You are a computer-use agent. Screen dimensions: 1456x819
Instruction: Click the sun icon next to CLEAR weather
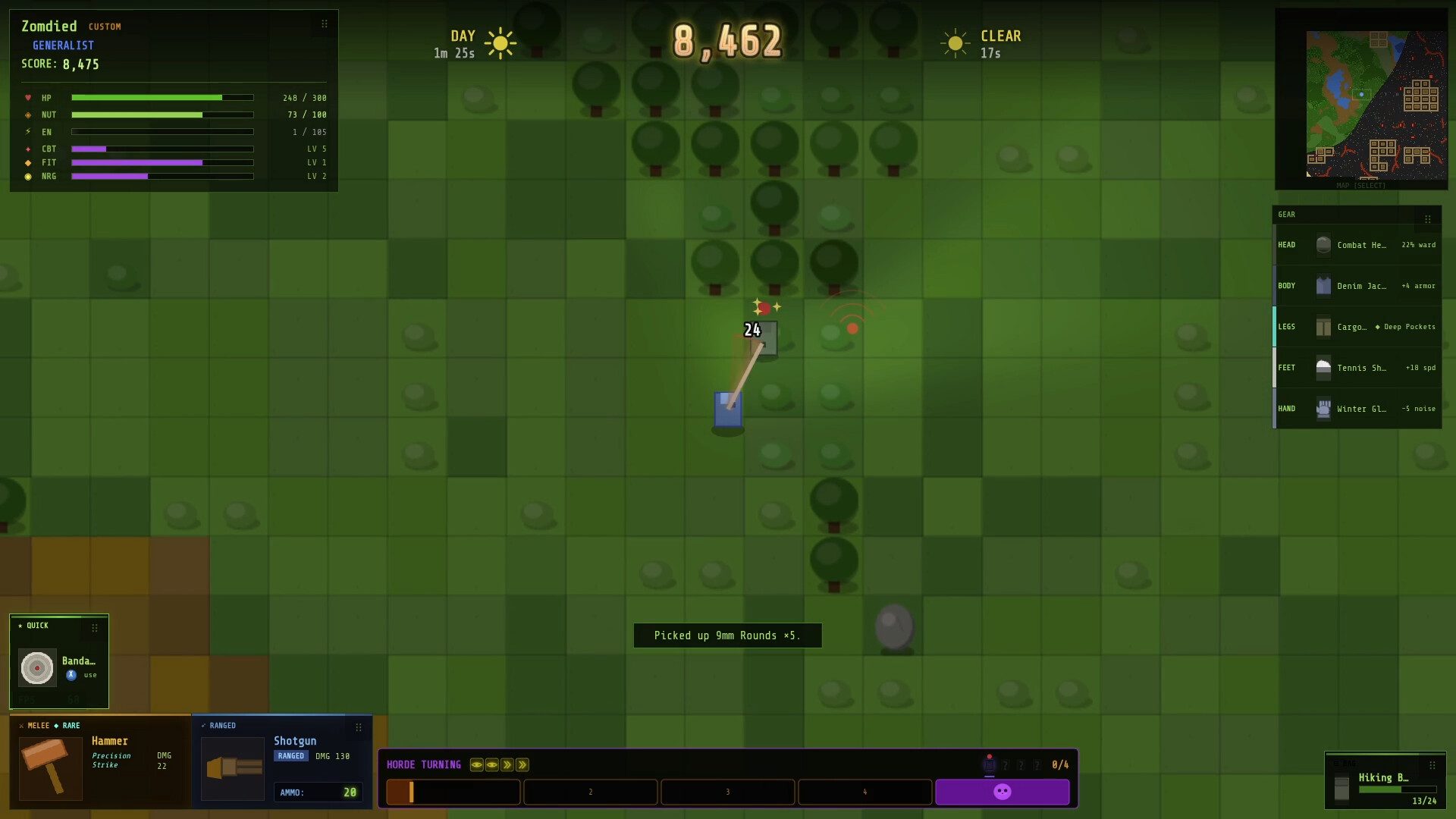(x=955, y=42)
